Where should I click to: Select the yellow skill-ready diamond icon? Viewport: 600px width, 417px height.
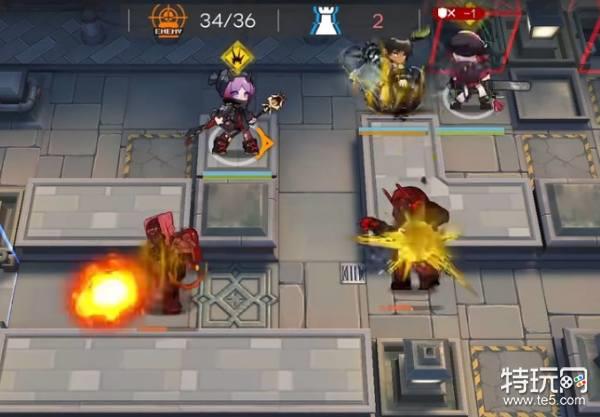(x=239, y=56)
